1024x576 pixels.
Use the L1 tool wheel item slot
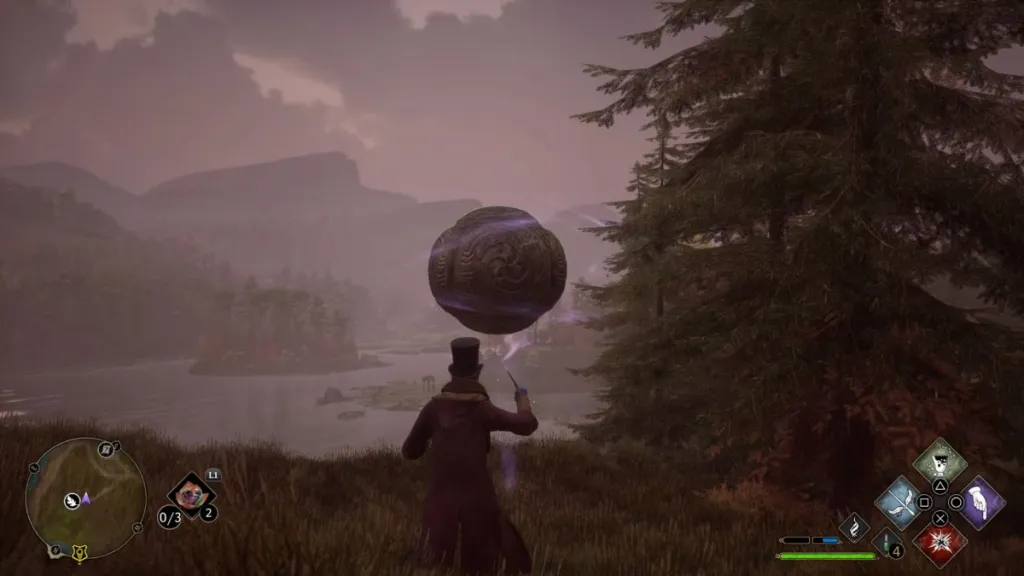click(190, 494)
